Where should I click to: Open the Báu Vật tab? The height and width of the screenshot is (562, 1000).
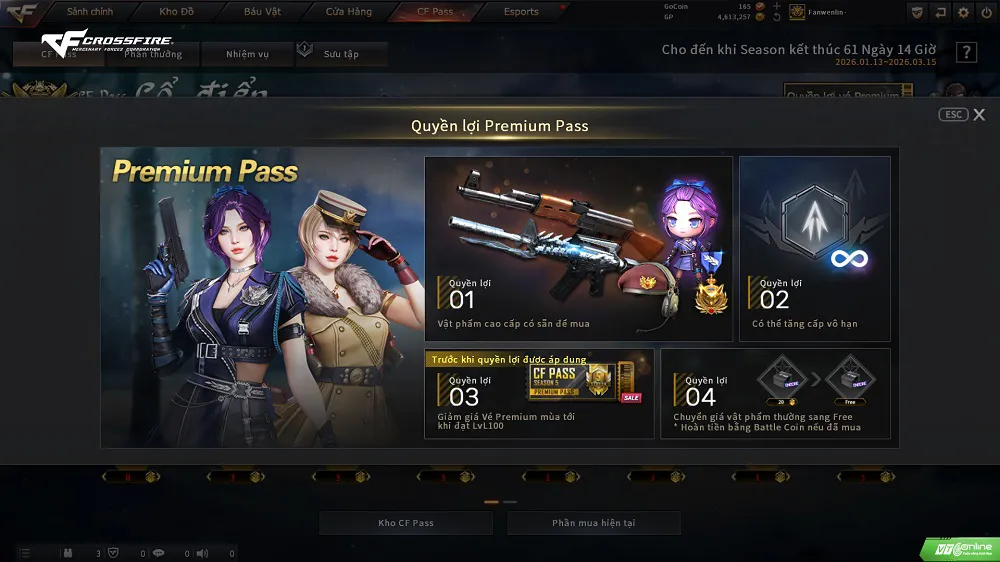point(262,12)
